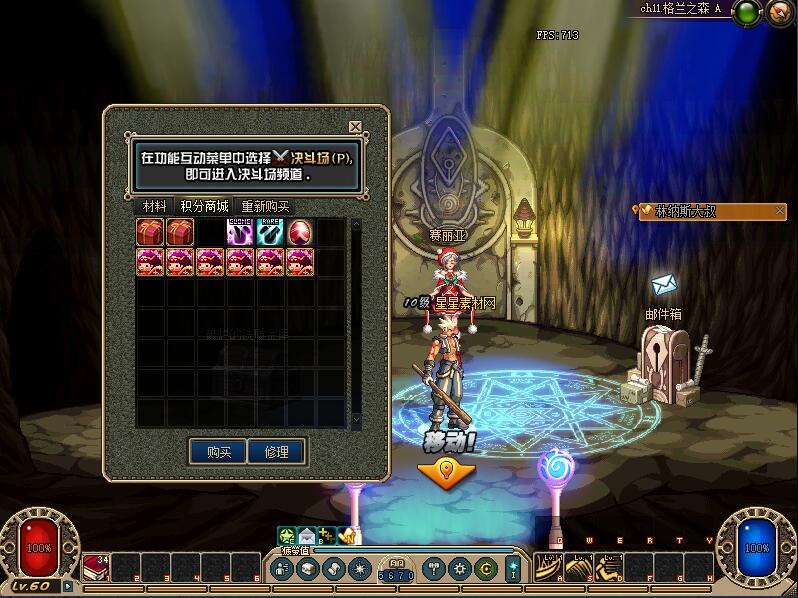Open the gear settings icon in bottom menu
The image size is (798, 598).
click(461, 568)
